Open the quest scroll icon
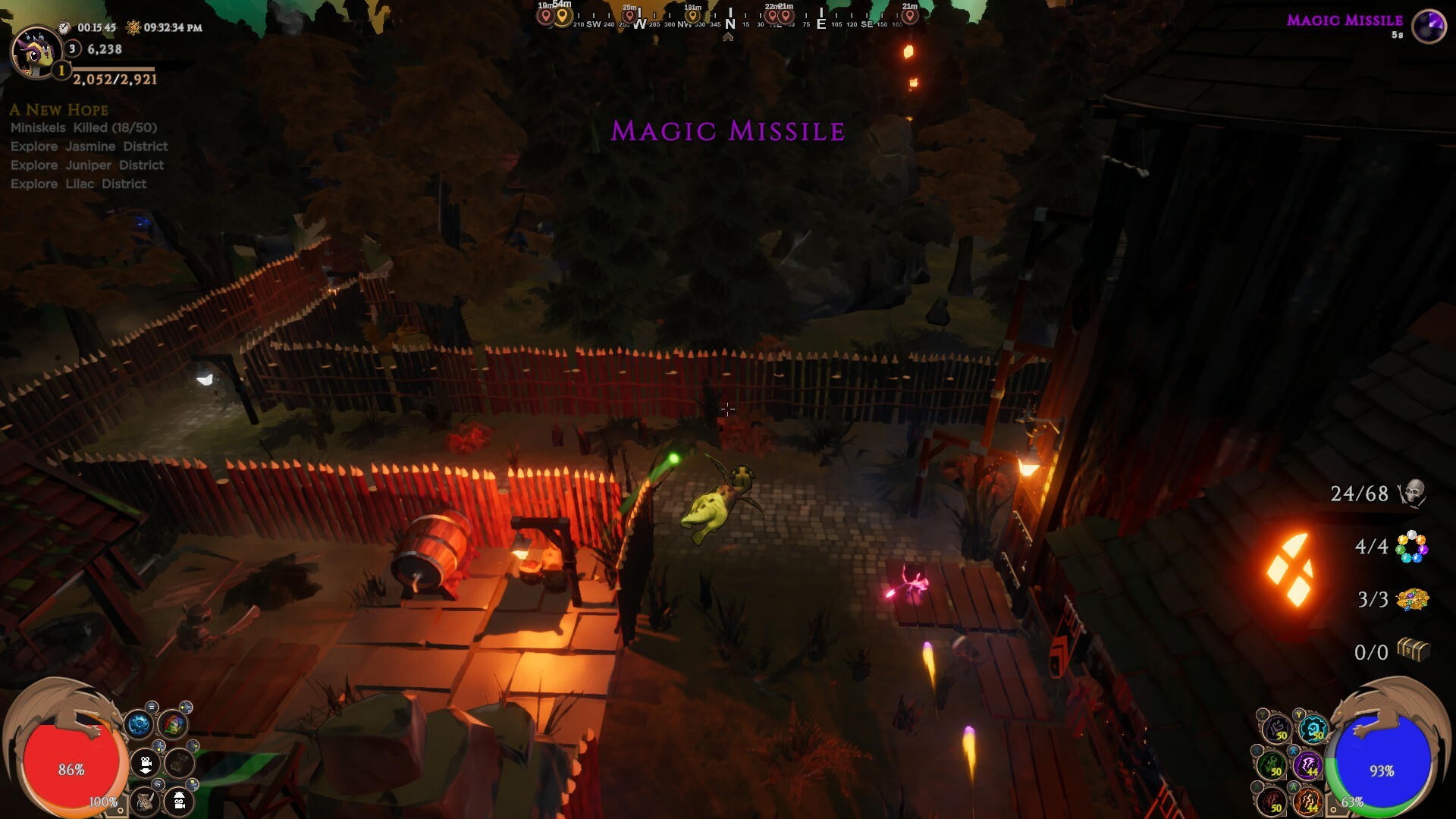1456x819 pixels. (146, 802)
